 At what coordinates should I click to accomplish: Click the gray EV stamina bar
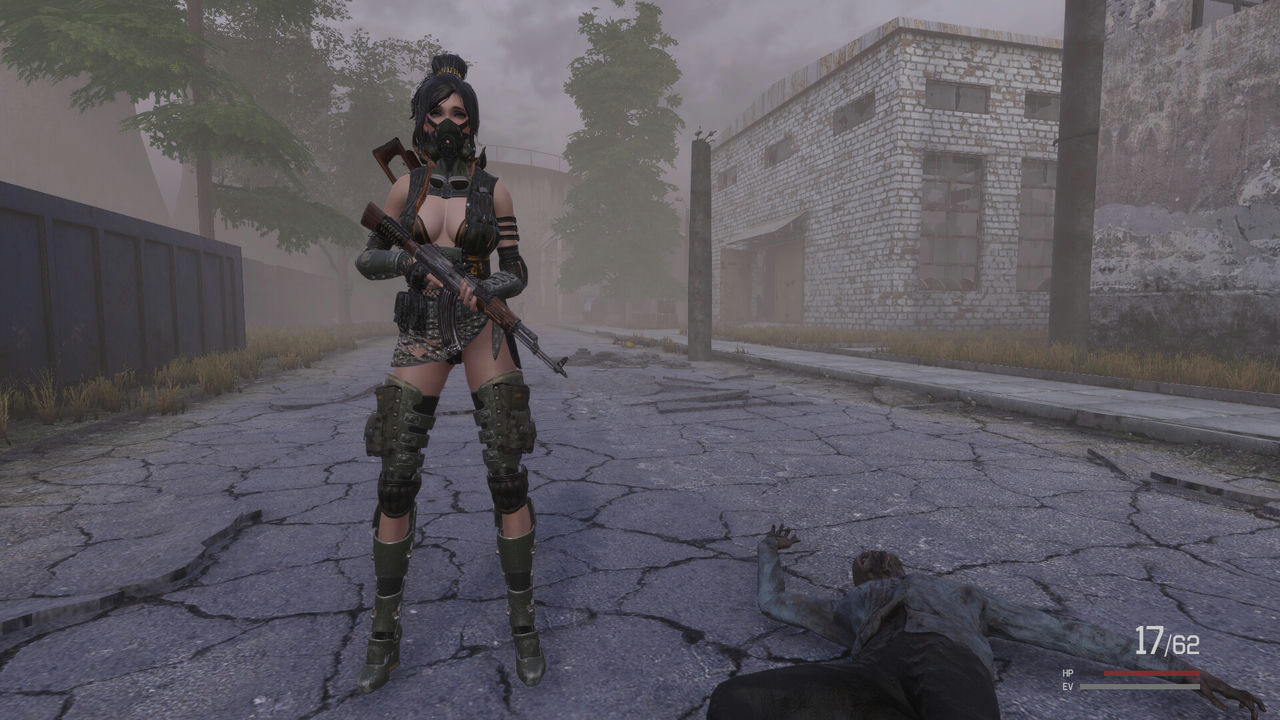1140,687
